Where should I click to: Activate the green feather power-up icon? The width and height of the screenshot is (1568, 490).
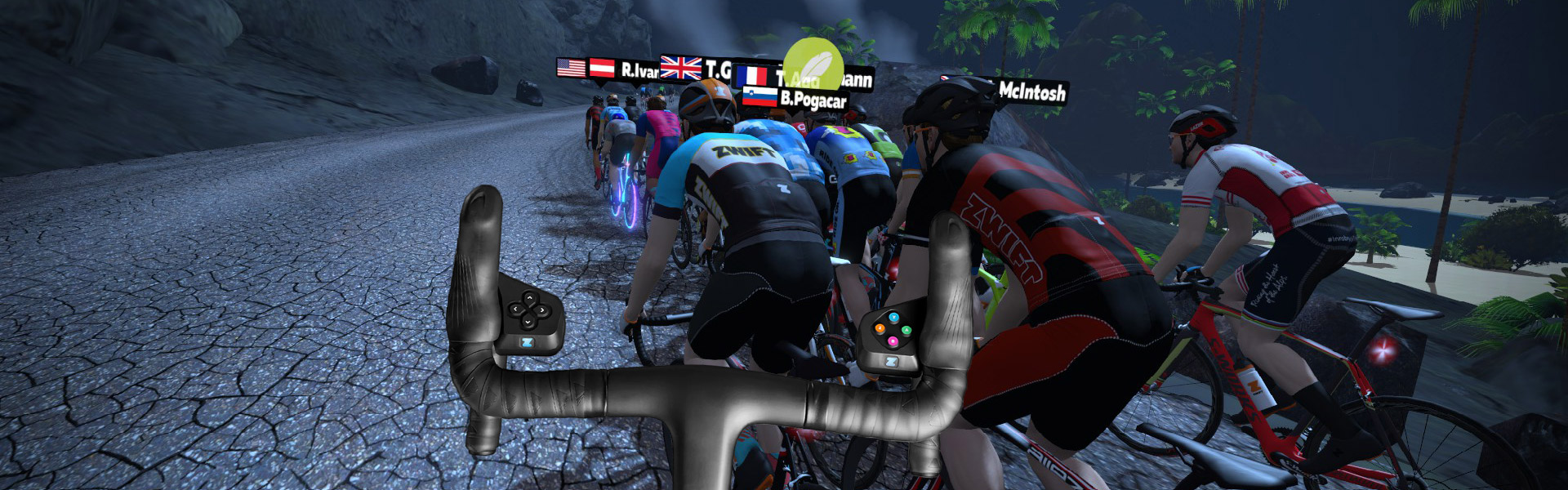(x=813, y=64)
